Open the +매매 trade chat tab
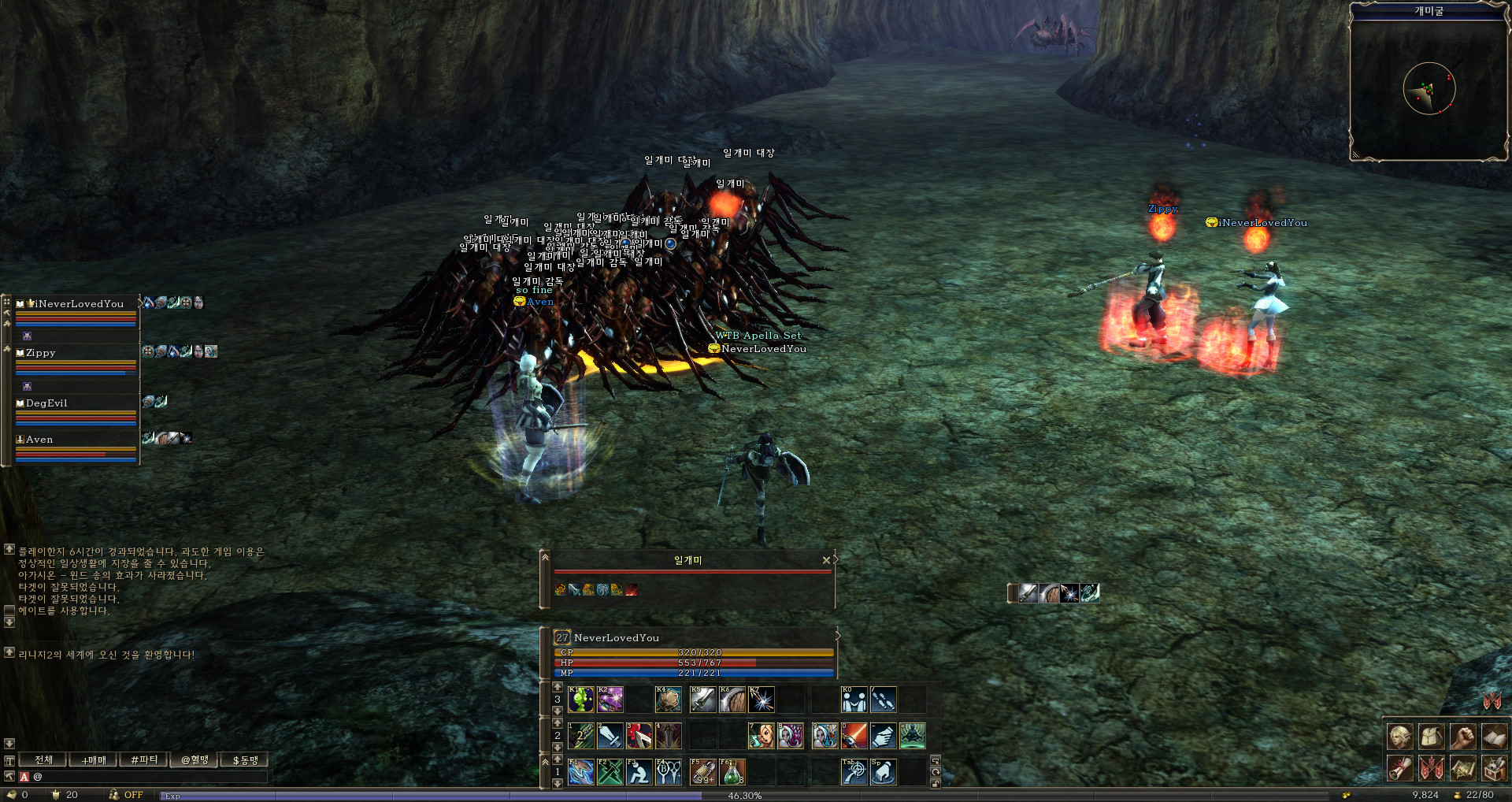The image size is (1512, 802). click(94, 759)
